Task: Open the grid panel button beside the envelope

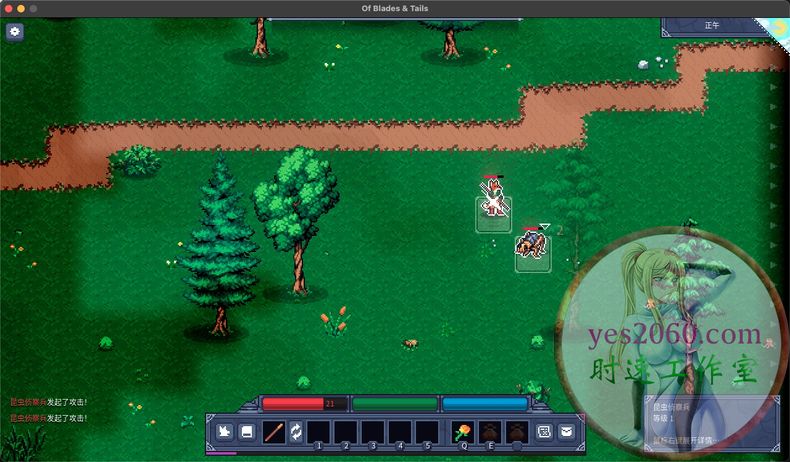Action: pyautogui.click(x=544, y=432)
